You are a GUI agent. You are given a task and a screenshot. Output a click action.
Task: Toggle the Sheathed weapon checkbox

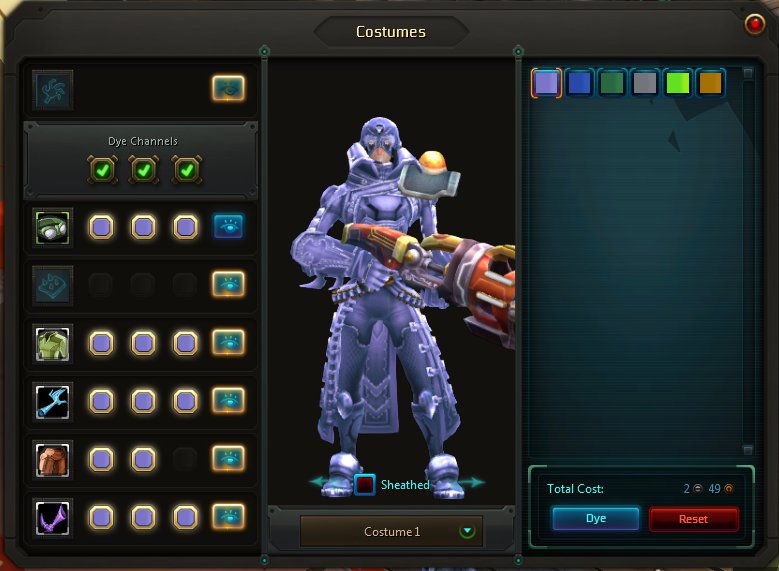click(x=365, y=485)
